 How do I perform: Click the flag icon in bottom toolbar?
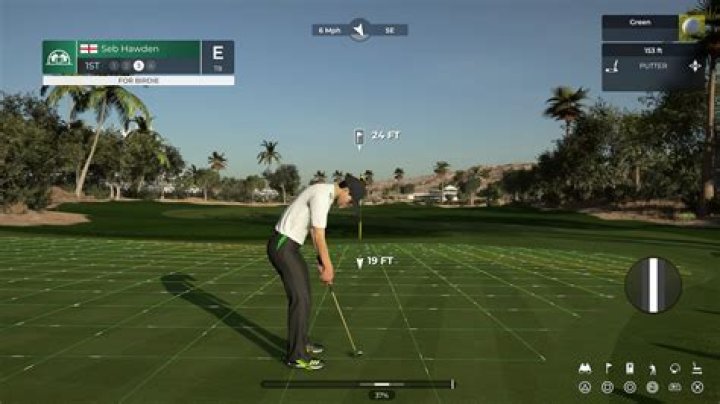click(x=607, y=368)
